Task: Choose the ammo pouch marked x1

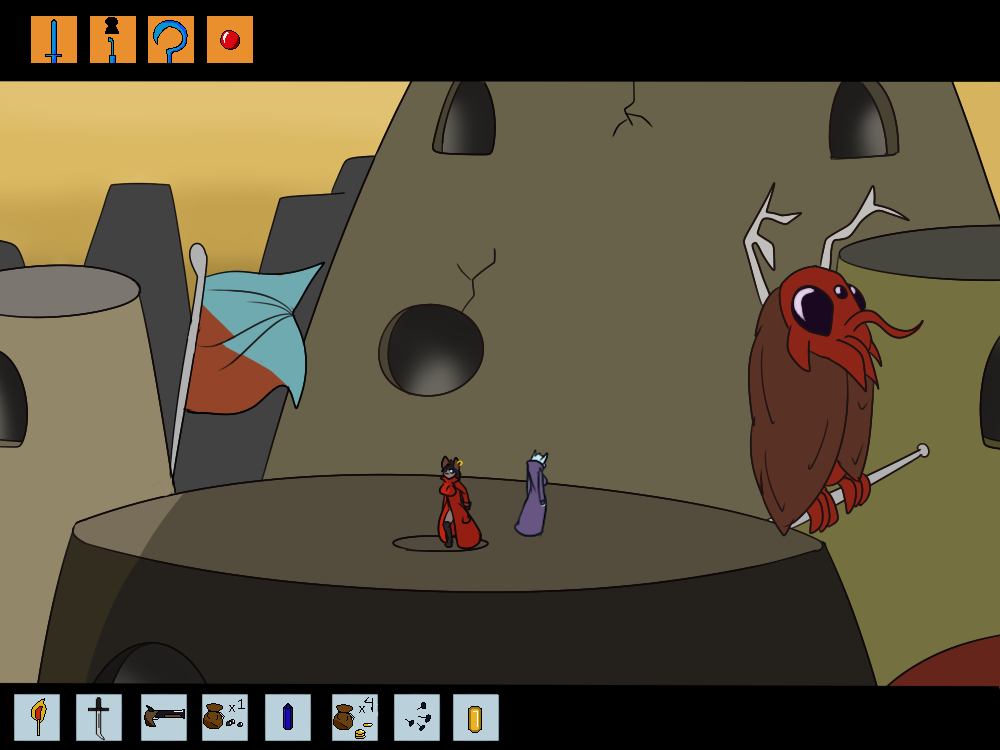Action: pyautogui.click(x=225, y=717)
